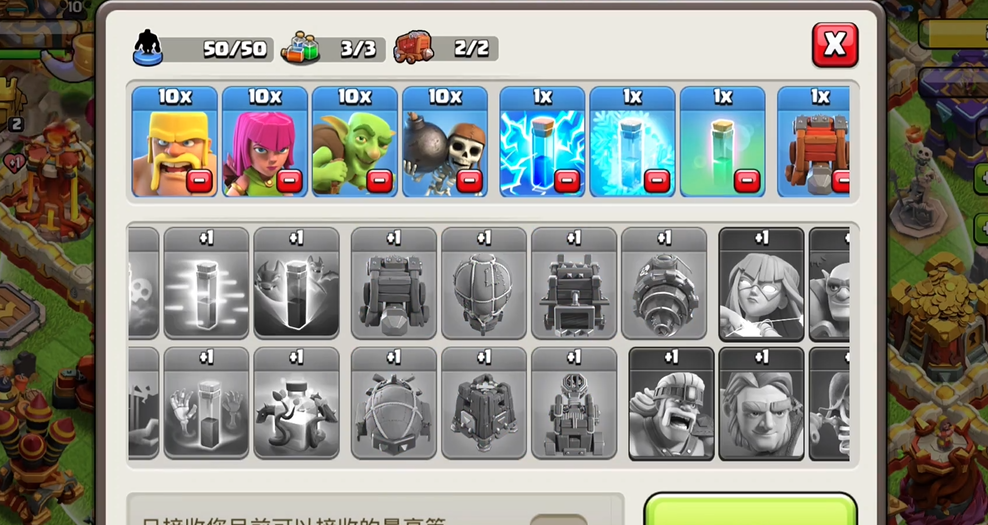
Task: Remove the Freeze Spell with its minus button
Action: point(656,181)
